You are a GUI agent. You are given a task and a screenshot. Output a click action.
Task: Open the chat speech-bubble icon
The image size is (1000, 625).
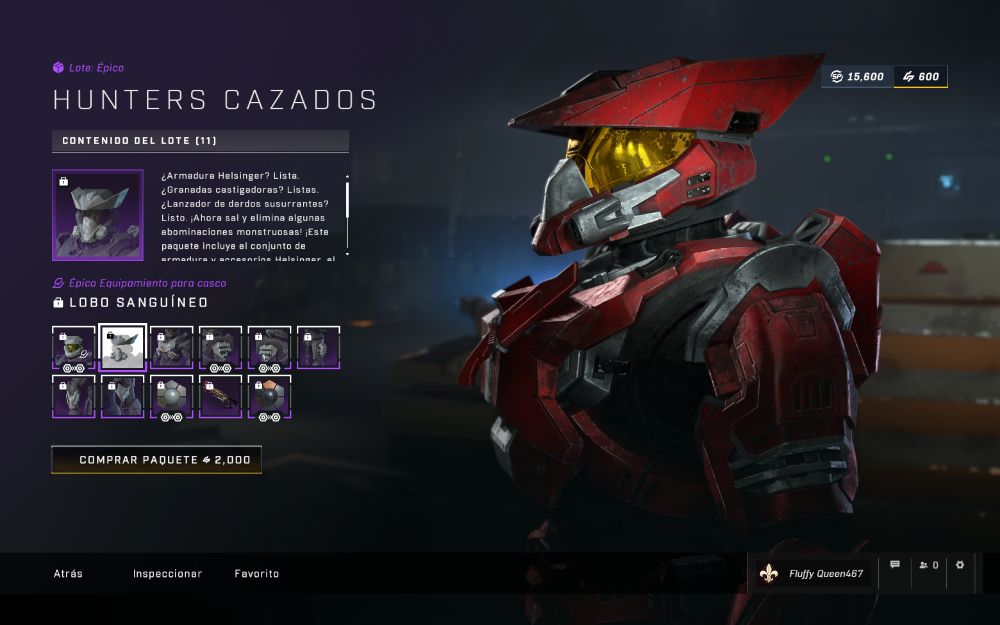[895, 565]
